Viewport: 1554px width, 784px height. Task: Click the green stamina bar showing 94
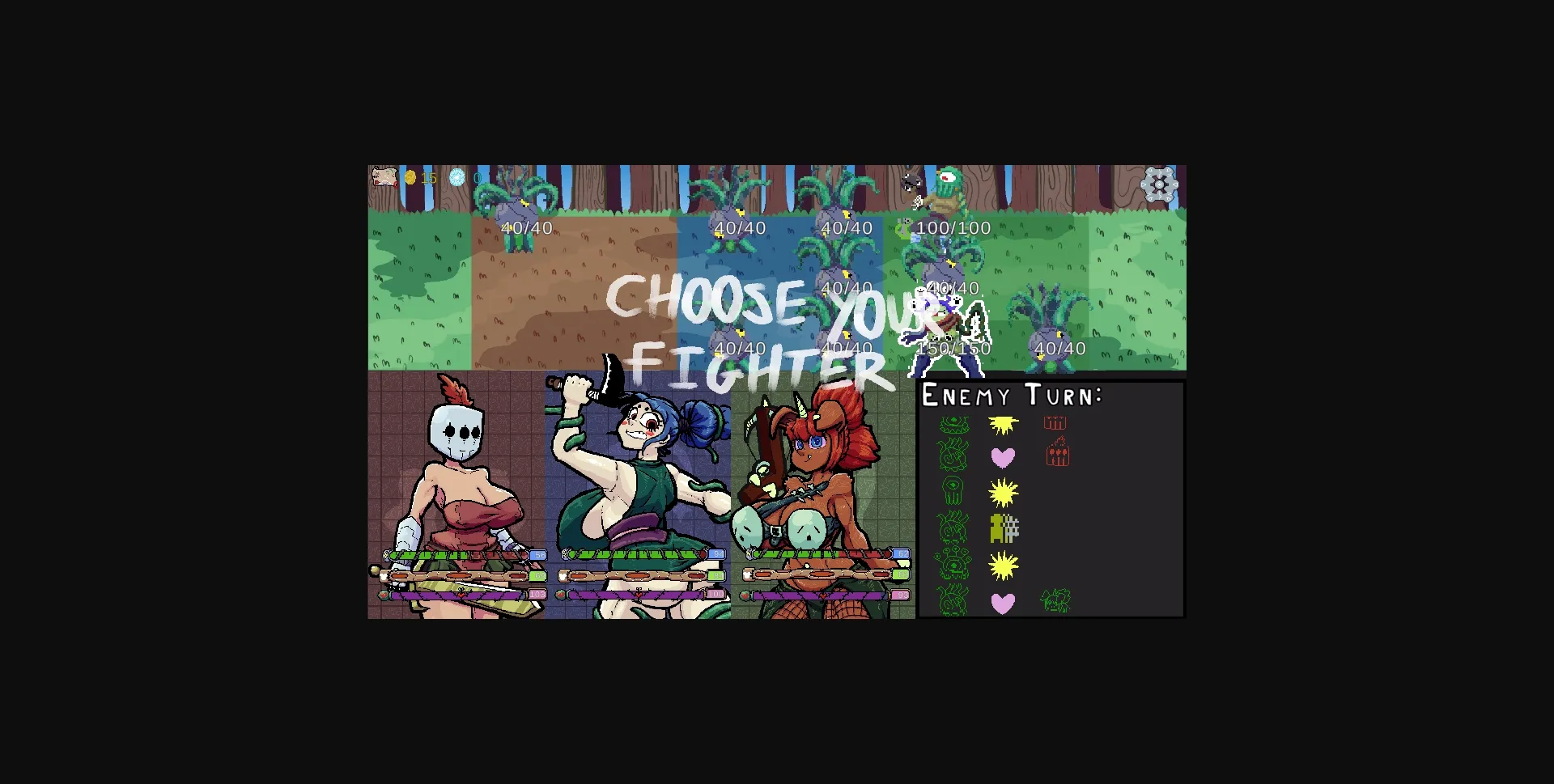coord(635,576)
